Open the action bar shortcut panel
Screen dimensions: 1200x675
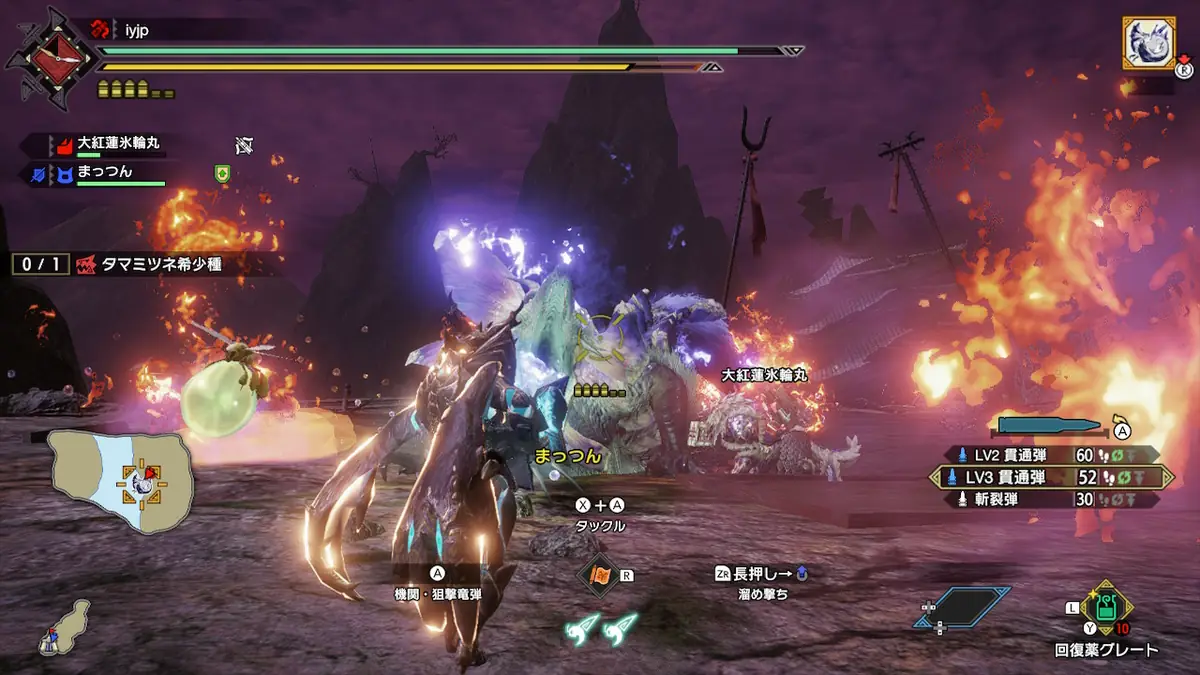(x=962, y=607)
